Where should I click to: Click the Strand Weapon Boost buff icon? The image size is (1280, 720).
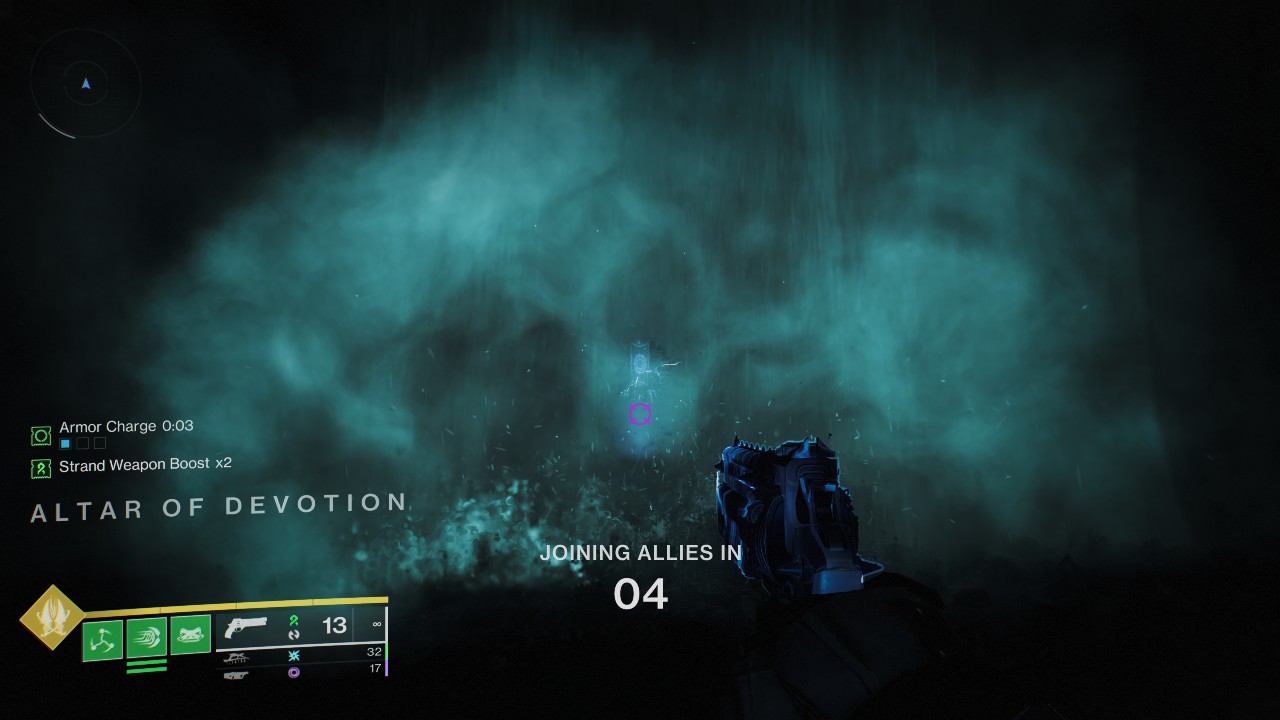point(41,465)
